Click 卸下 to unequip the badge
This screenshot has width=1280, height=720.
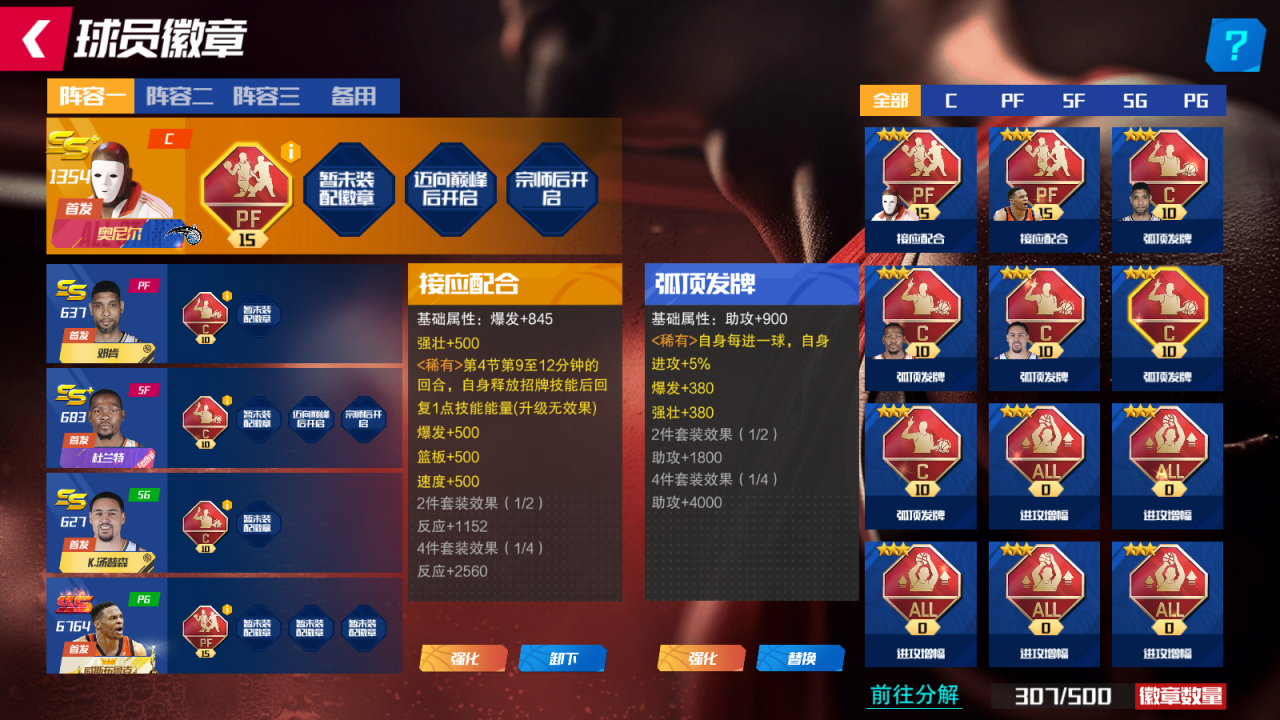563,658
